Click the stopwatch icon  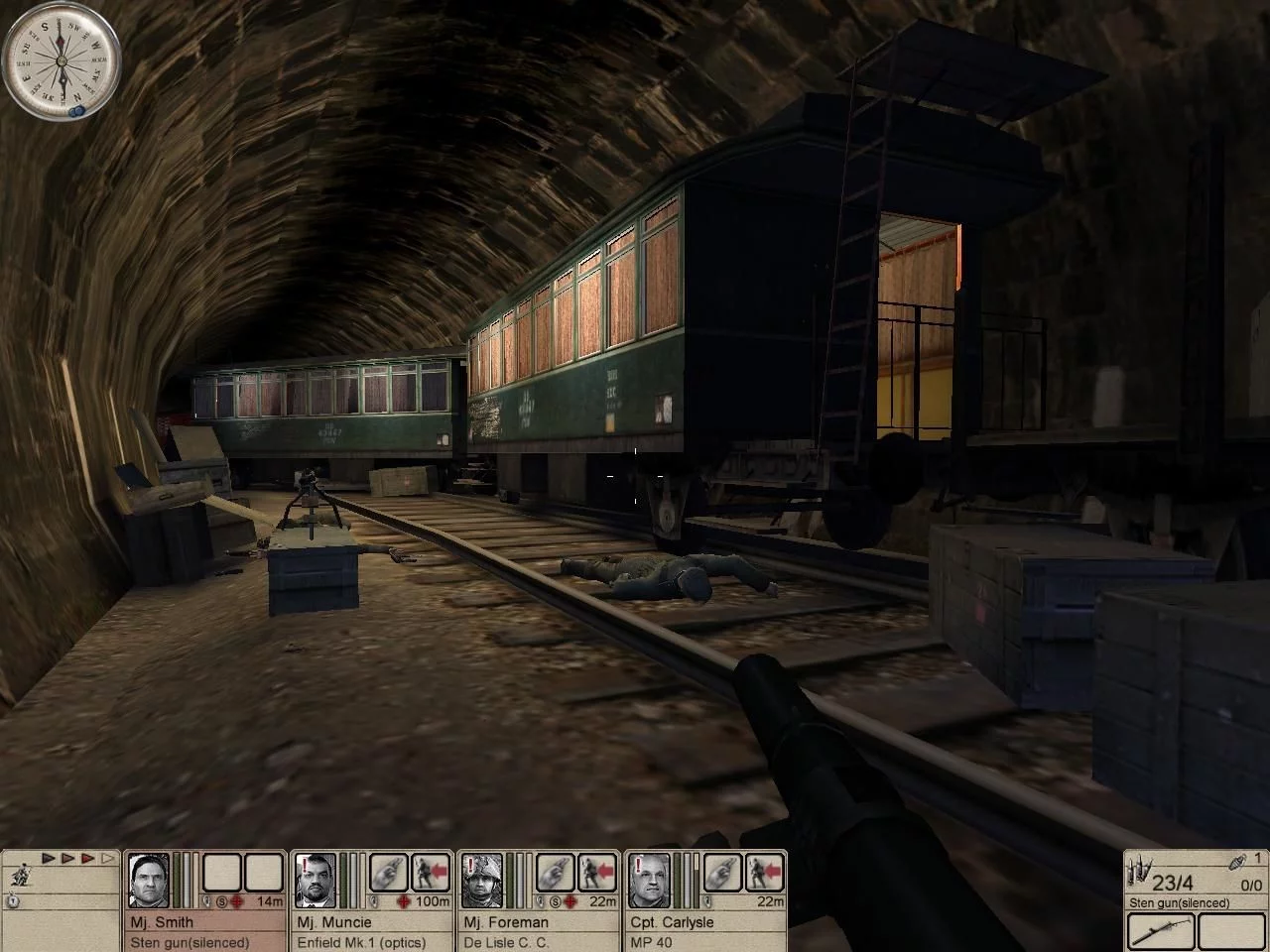click(x=13, y=901)
